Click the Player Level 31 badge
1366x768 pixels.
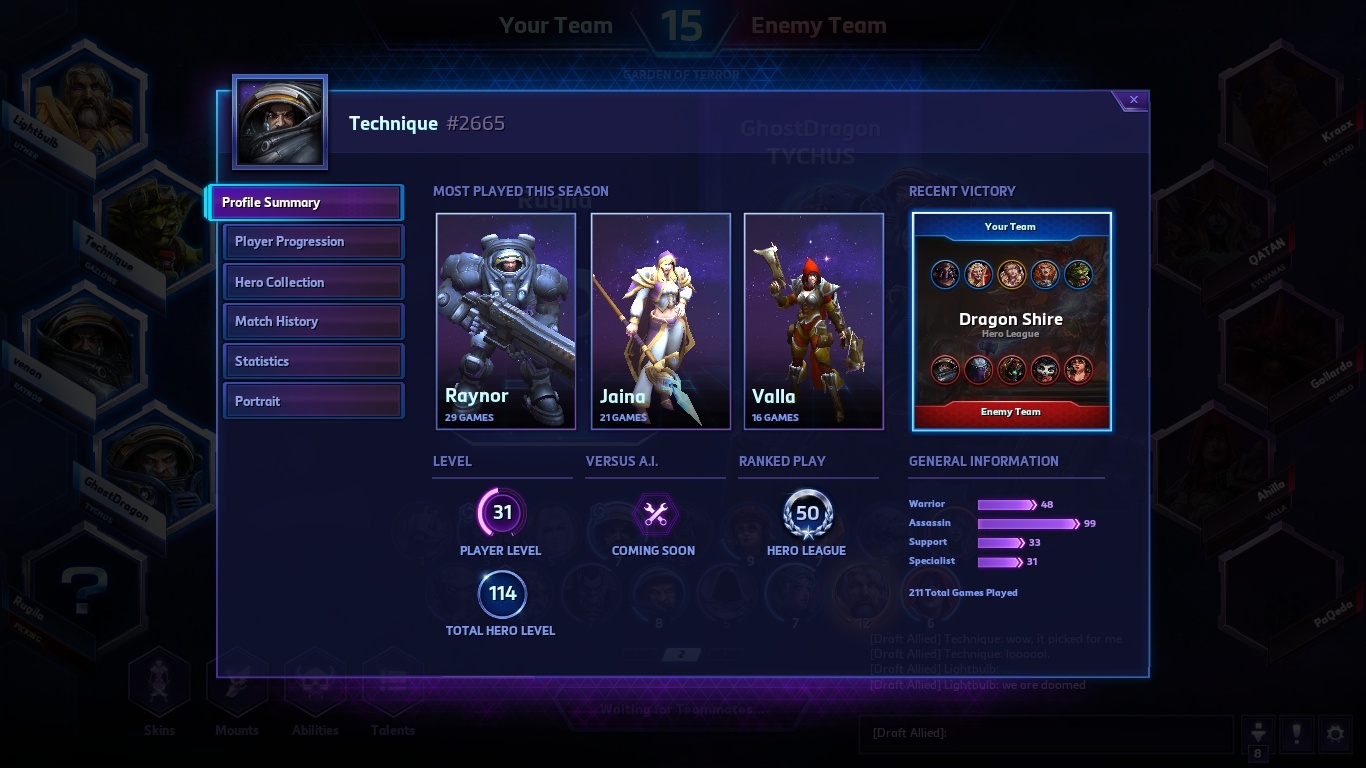501,513
